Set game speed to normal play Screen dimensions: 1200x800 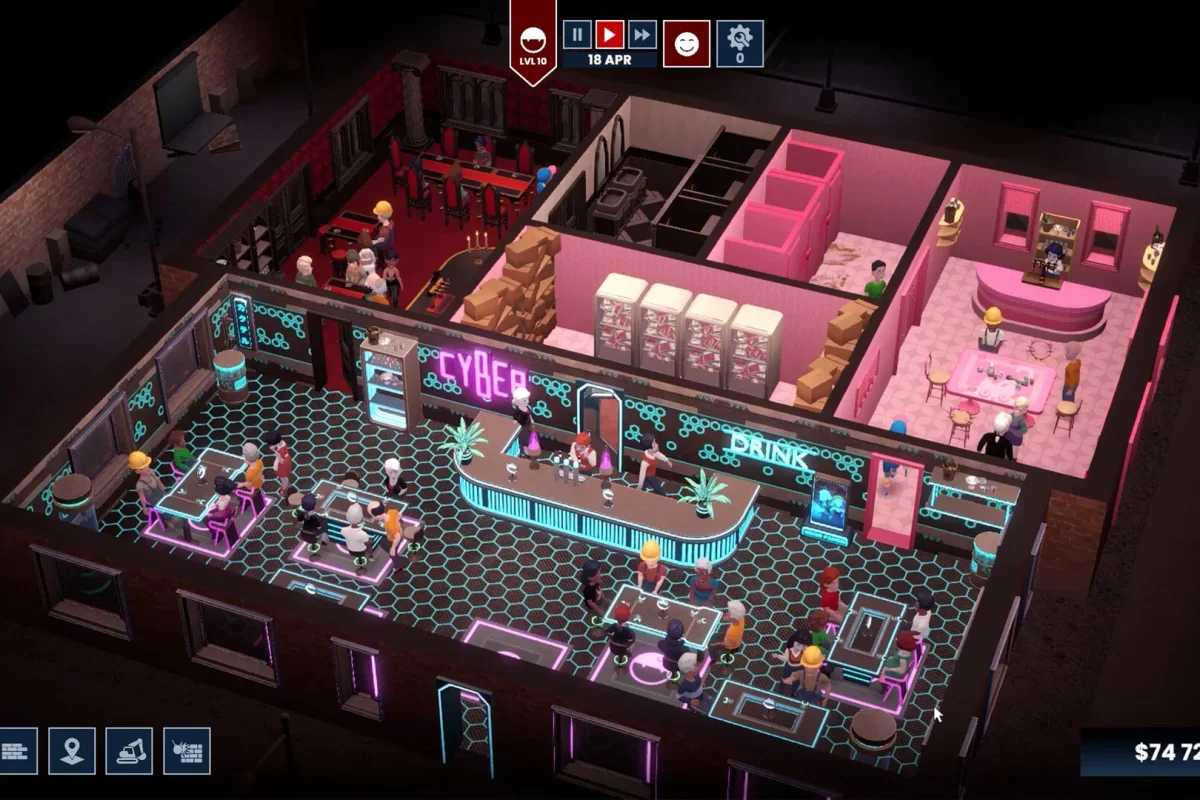pos(609,35)
